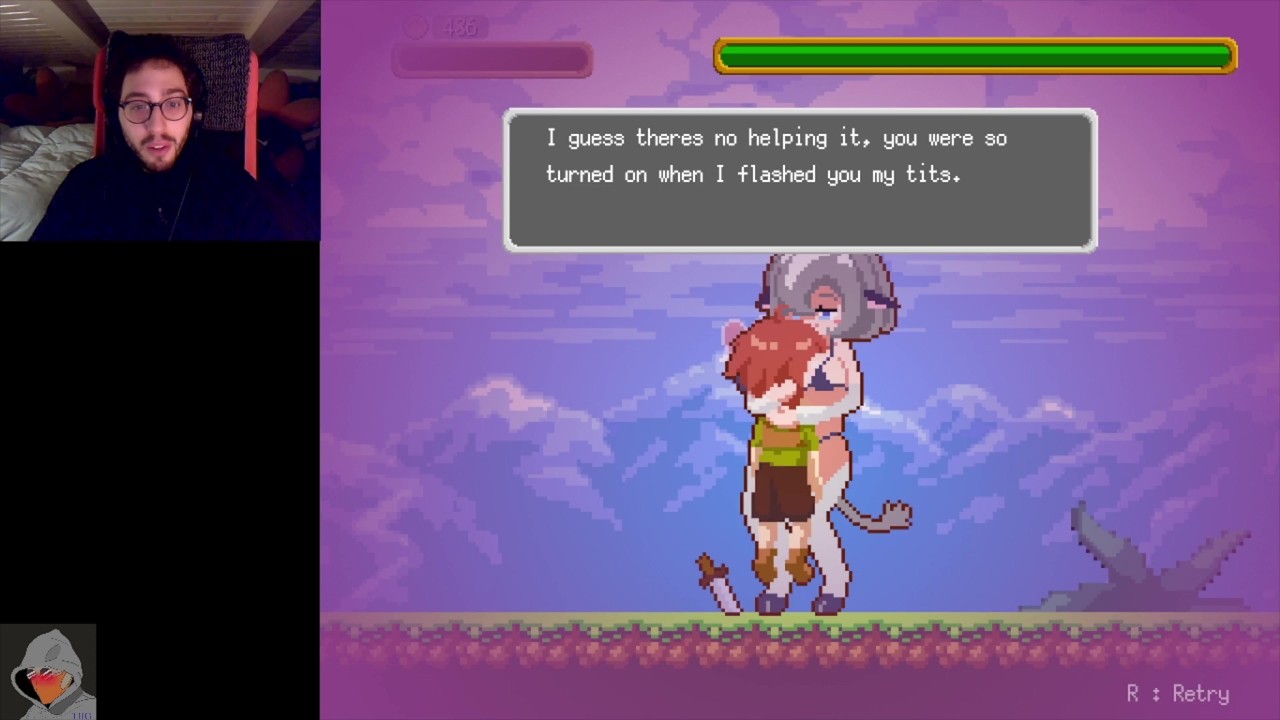
Task: Click the hooded avatar channel logo
Action: (x=48, y=672)
